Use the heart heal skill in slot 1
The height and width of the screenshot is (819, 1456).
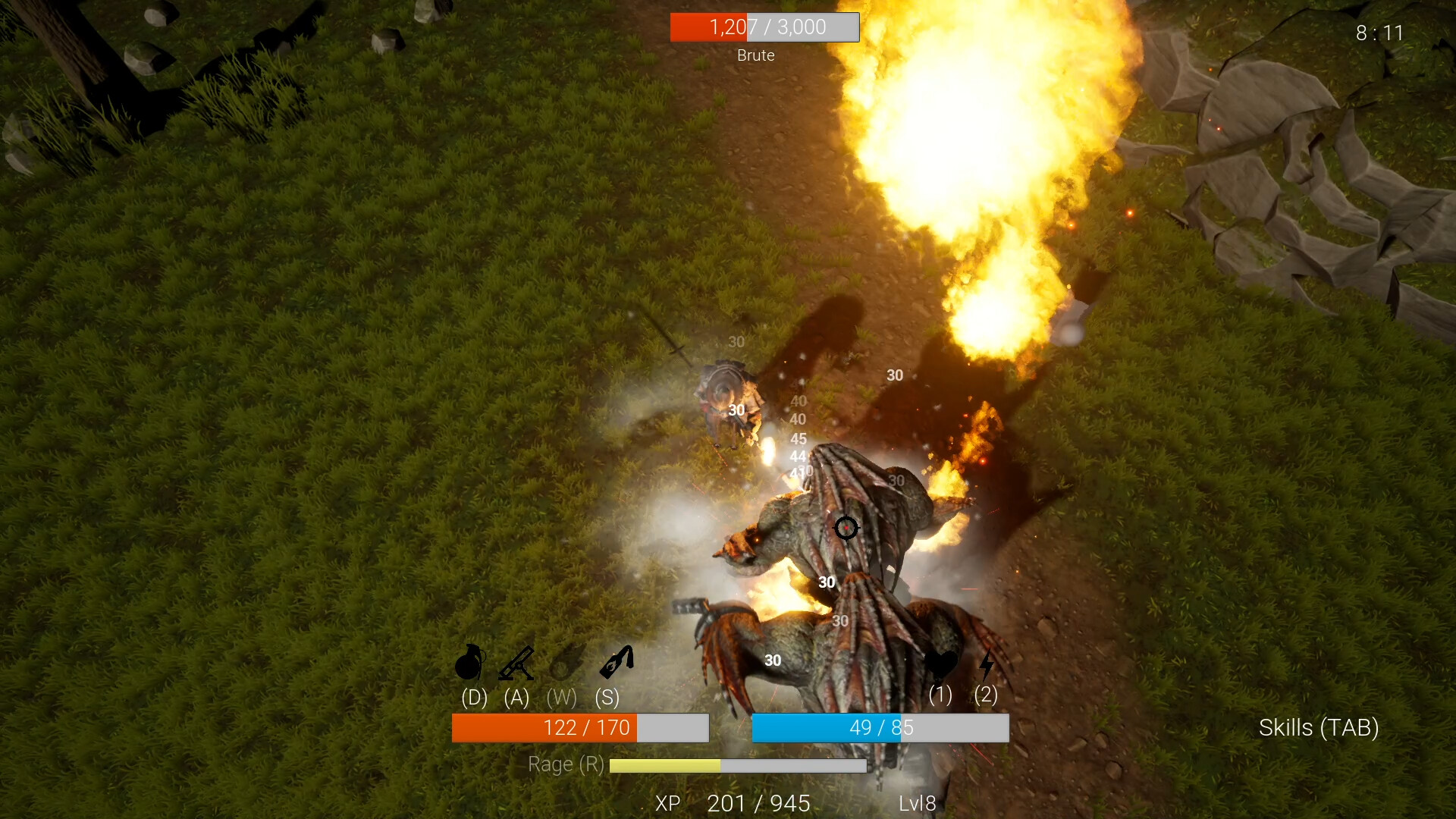click(x=941, y=664)
